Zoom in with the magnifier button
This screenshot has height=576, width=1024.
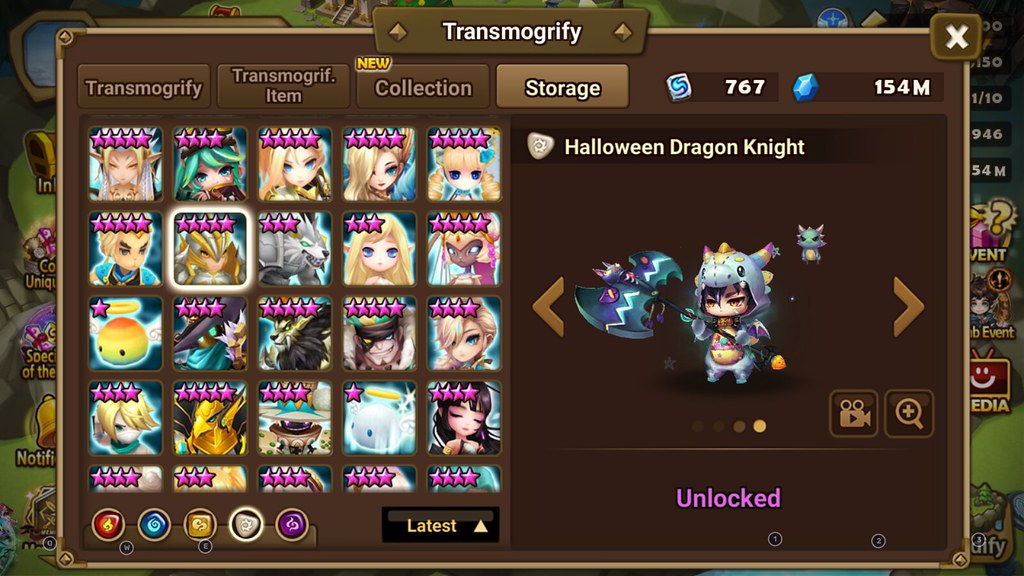pyautogui.click(x=908, y=414)
